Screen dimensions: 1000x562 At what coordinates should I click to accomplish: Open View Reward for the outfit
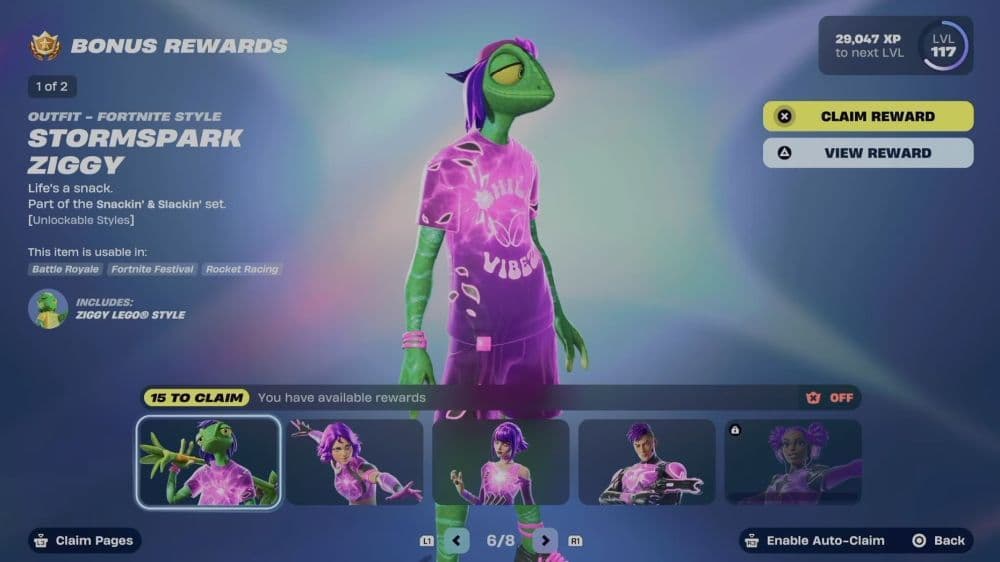coord(867,153)
